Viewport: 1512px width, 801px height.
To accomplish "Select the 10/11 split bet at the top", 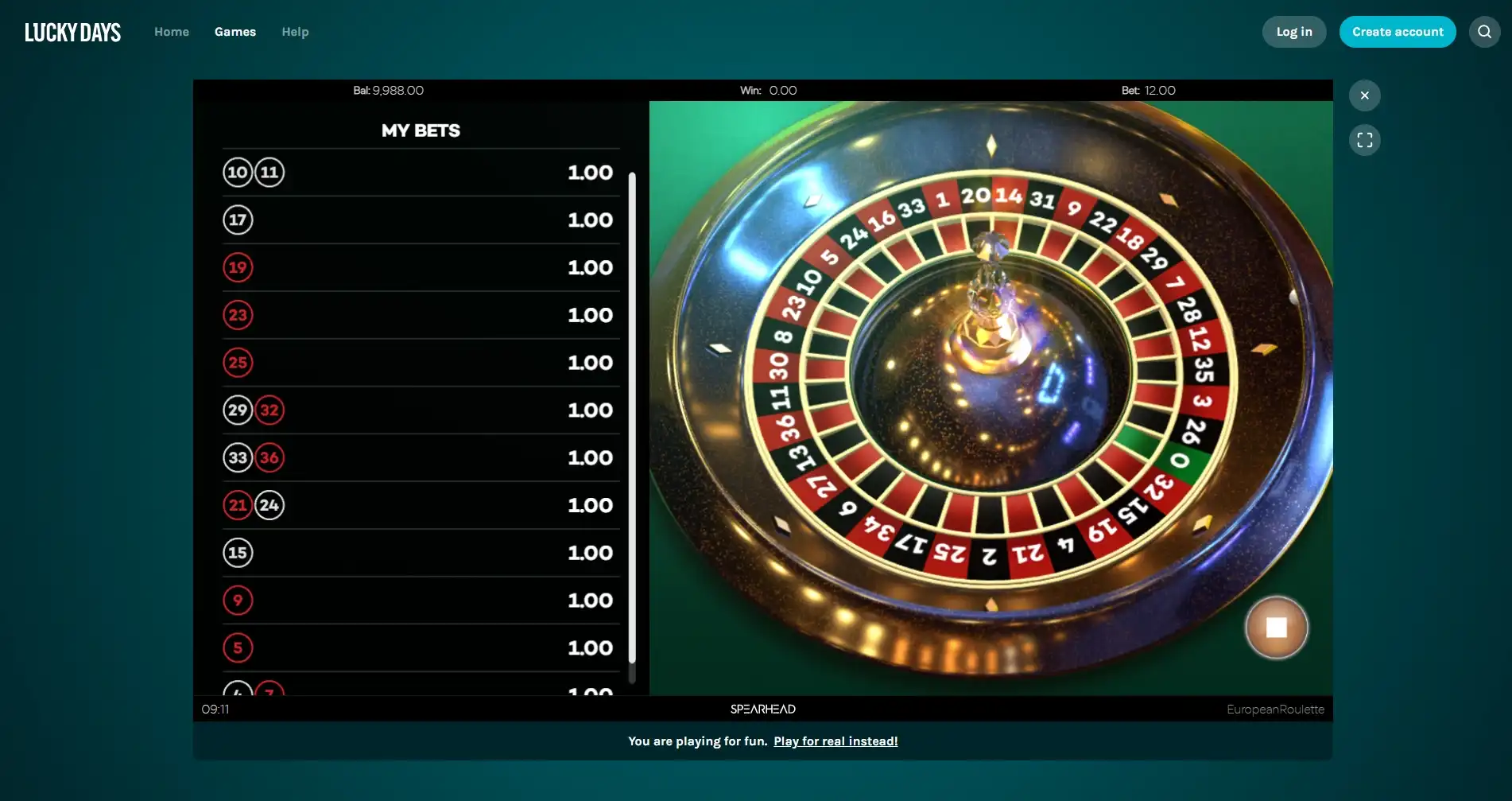I will point(253,172).
